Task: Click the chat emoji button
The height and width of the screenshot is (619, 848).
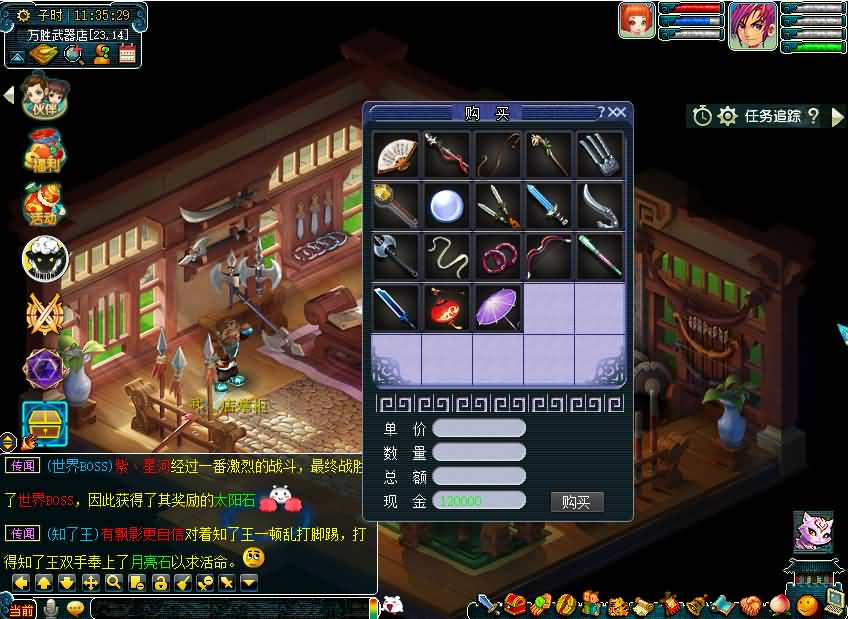Action: tap(75, 608)
